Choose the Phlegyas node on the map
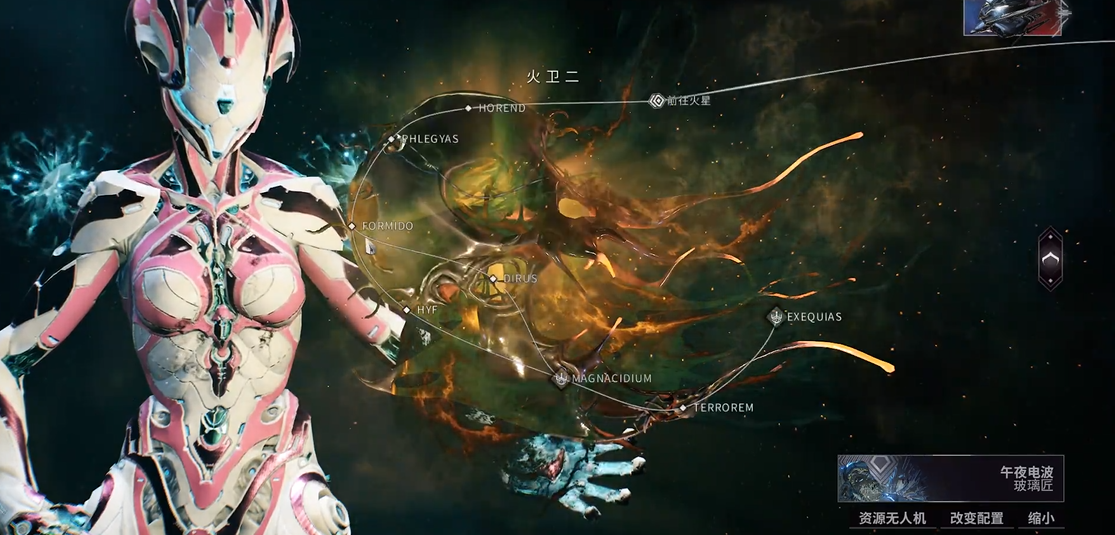 coord(392,139)
